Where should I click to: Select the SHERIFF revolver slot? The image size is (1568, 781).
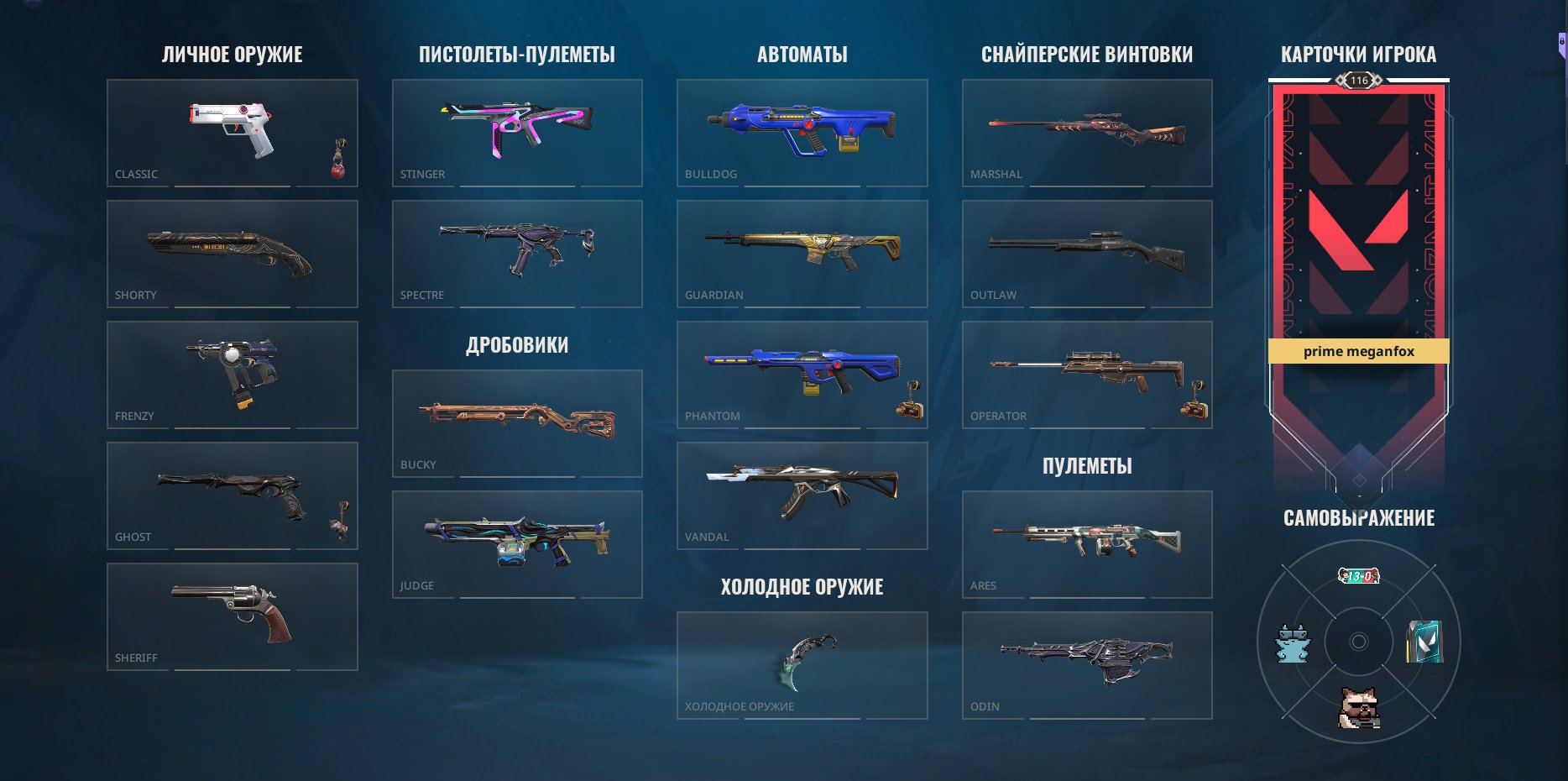[x=233, y=616]
